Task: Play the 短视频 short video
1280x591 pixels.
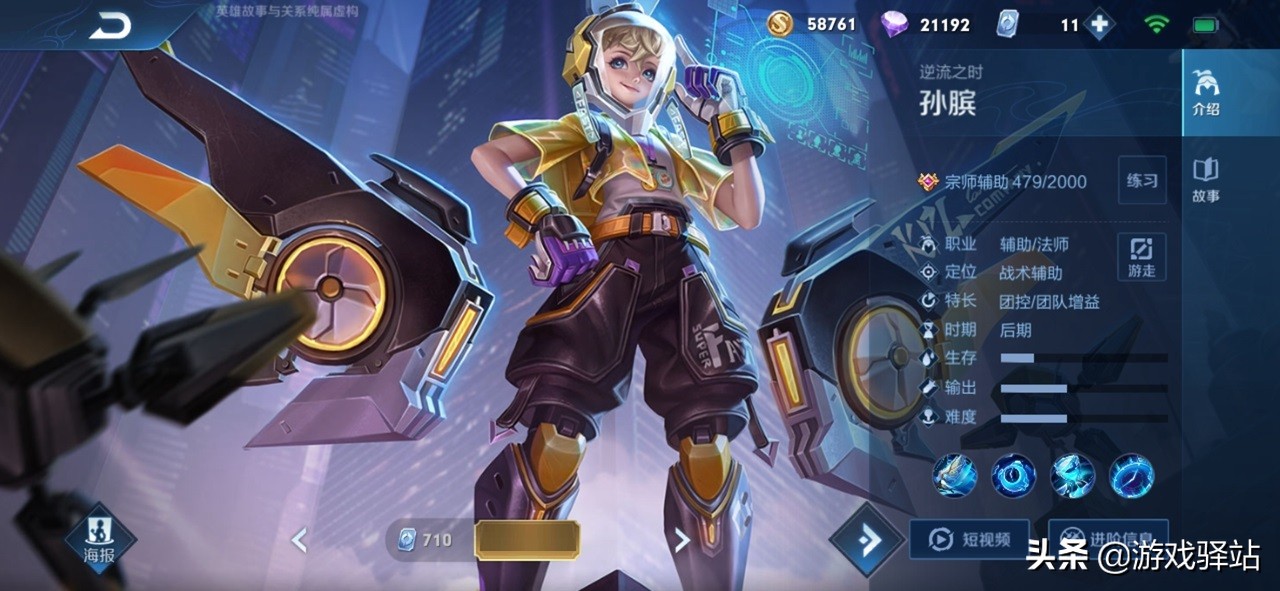Action: (x=969, y=539)
